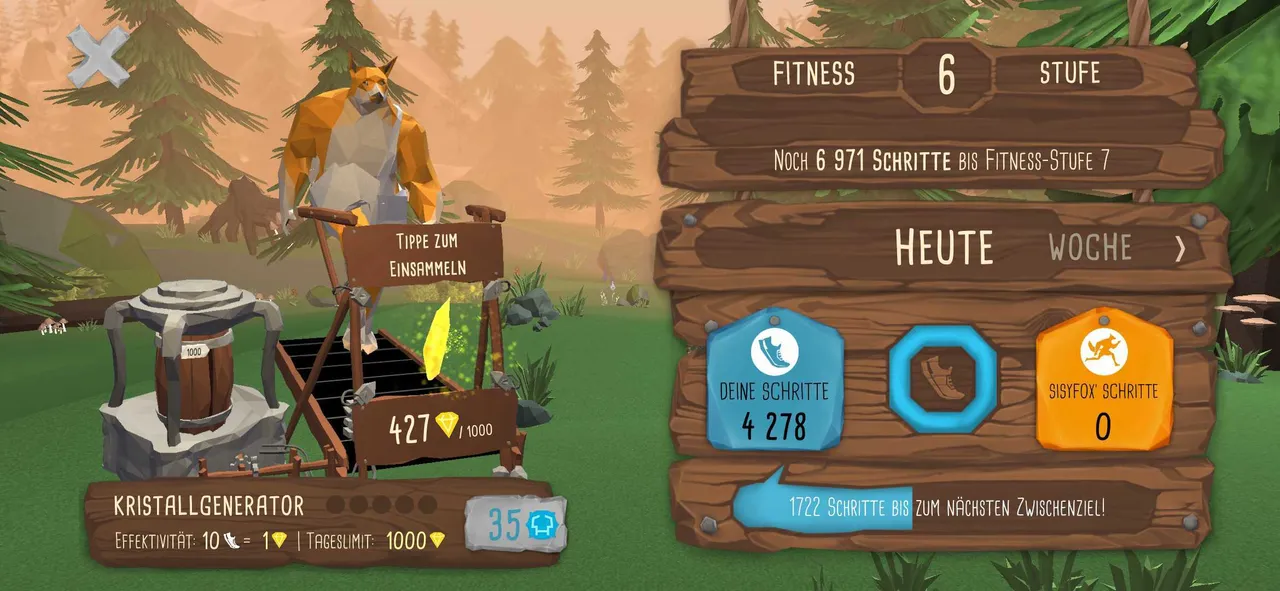Upgrade Kristallgenerator for 35 cost button
Viewport: 1280px width, 591px height.
[517, 524]
